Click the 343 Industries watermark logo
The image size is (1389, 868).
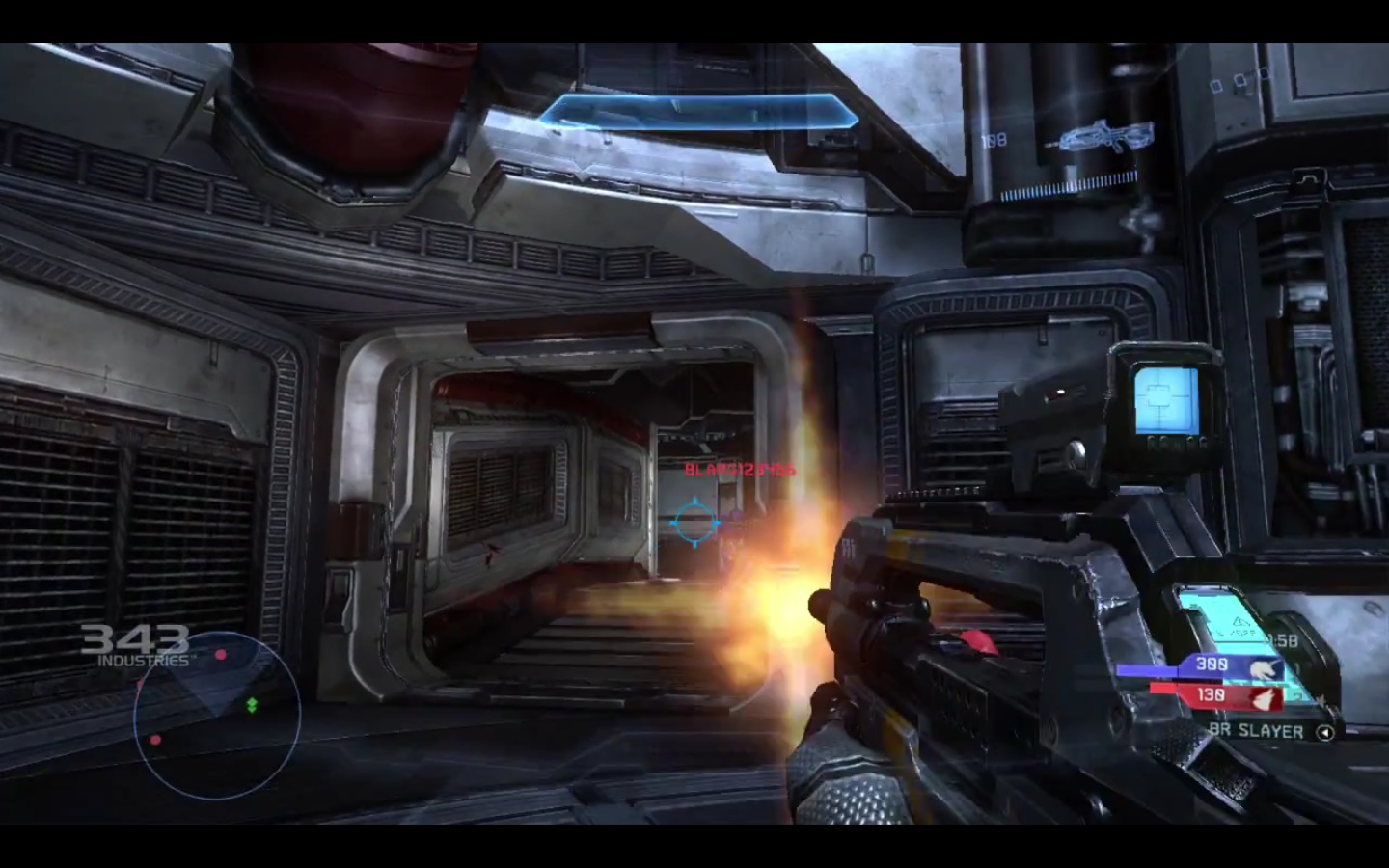coord(135,645)
